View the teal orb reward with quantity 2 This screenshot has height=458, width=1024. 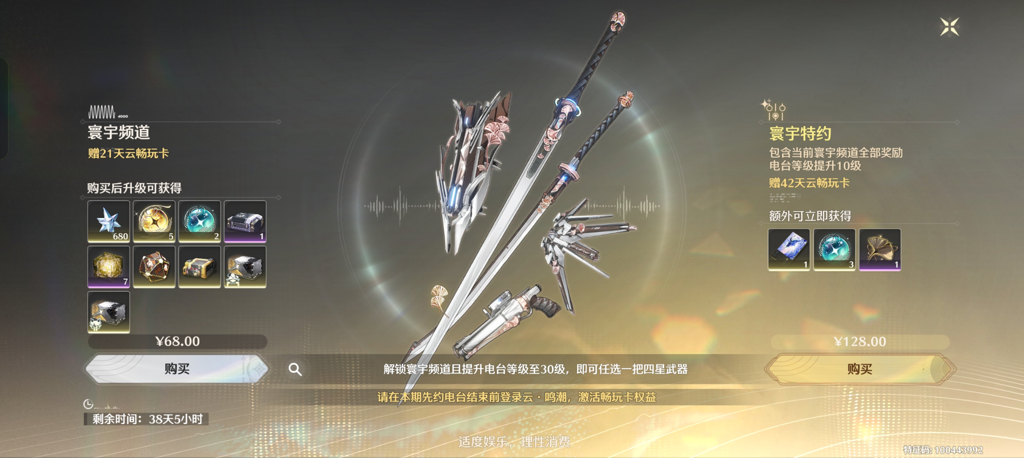tap(199, 221)
